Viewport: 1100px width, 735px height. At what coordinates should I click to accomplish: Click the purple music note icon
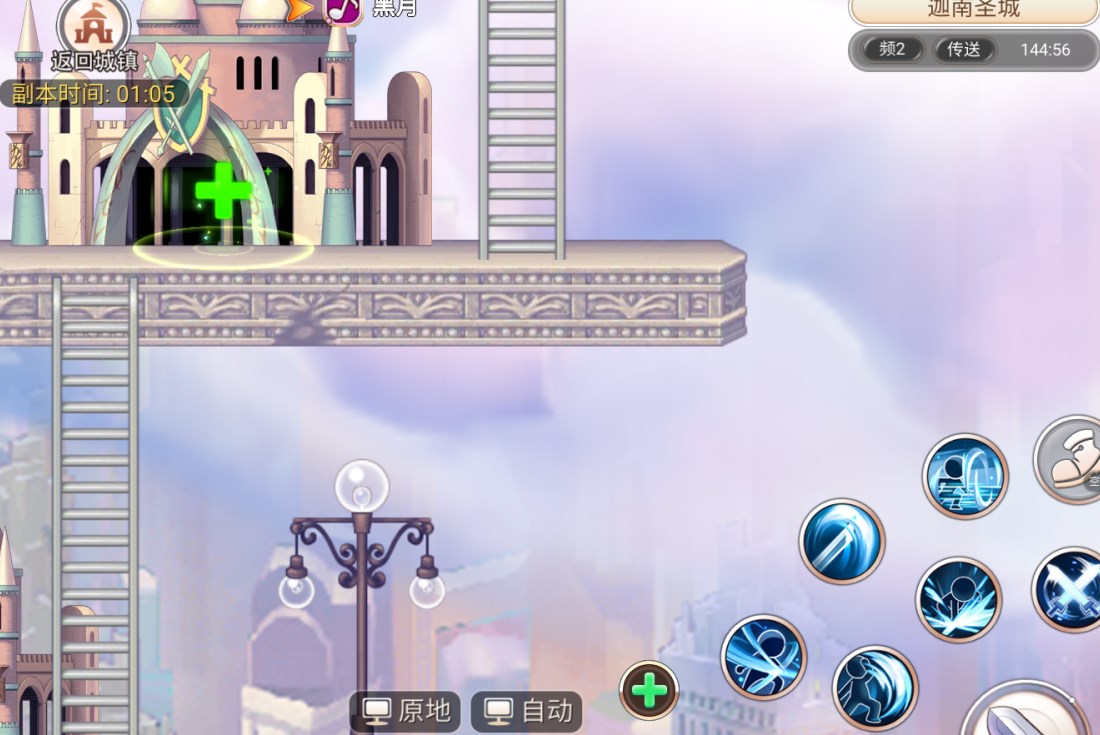click(343, 9)
